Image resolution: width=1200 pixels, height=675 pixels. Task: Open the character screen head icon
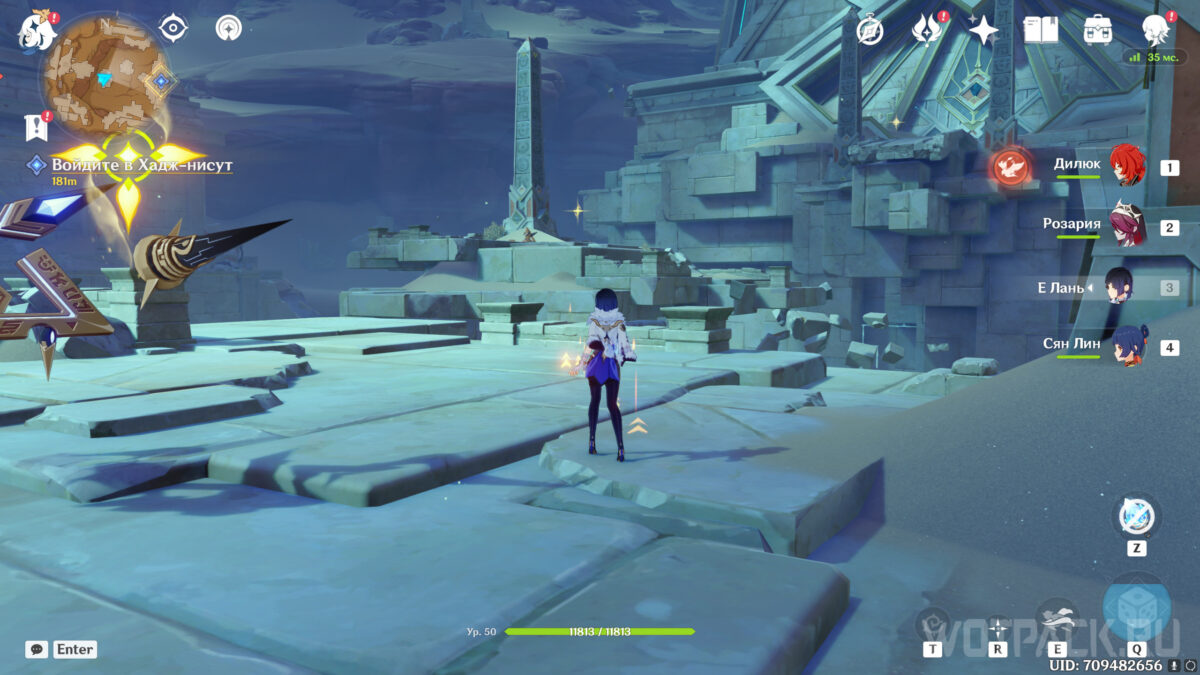[x=1157, y=30]
